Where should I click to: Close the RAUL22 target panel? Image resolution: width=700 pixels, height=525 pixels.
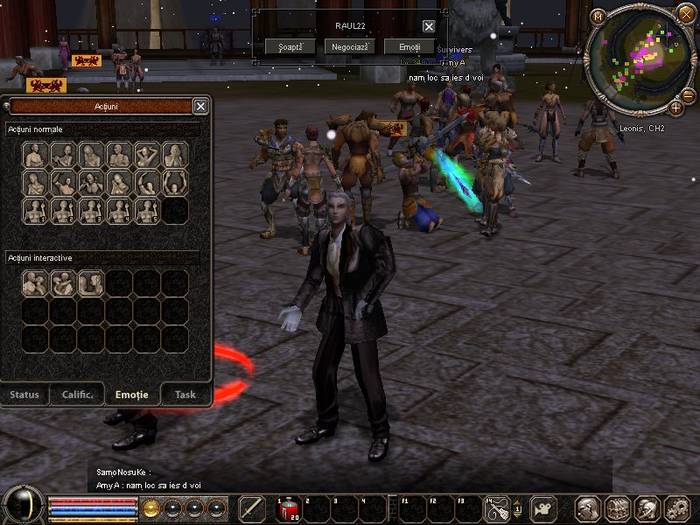(x=429, y=26)
